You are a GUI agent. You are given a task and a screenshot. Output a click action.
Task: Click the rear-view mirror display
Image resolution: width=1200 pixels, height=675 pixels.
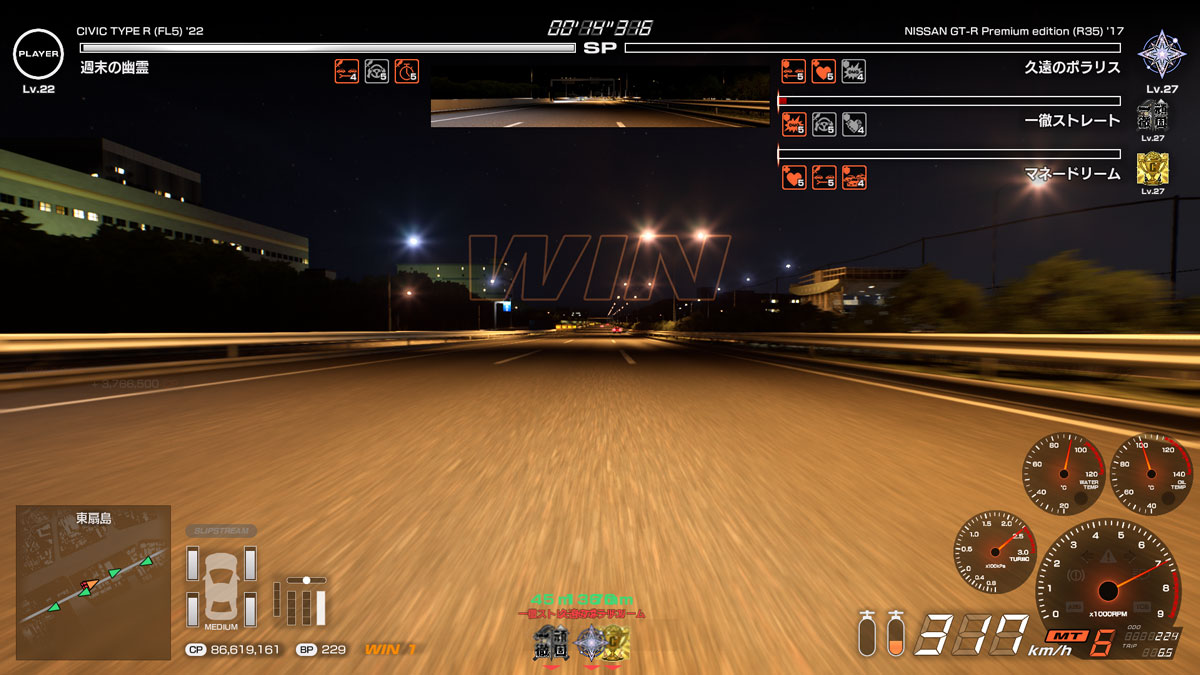[x=600, y=97]
